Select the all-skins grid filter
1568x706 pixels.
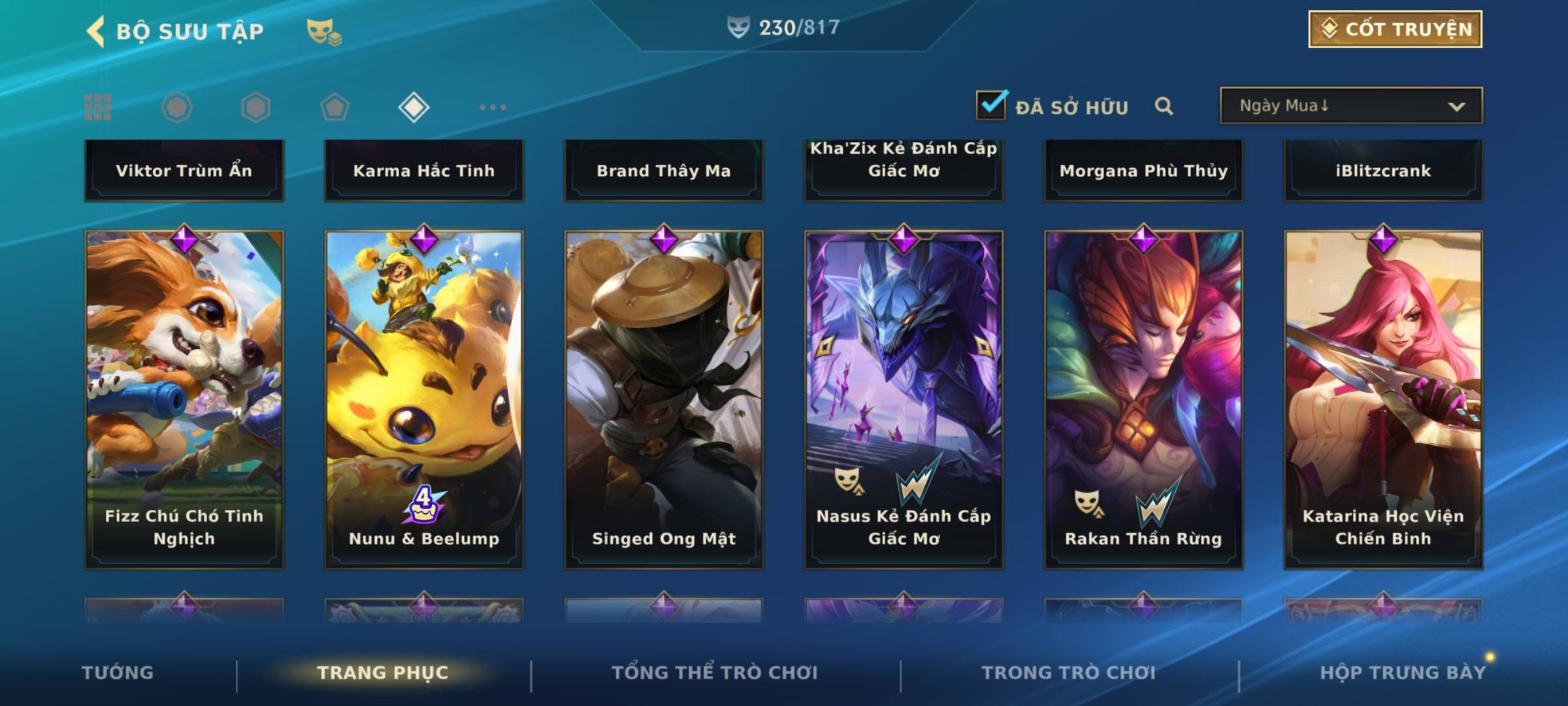(x=98, y=107)
